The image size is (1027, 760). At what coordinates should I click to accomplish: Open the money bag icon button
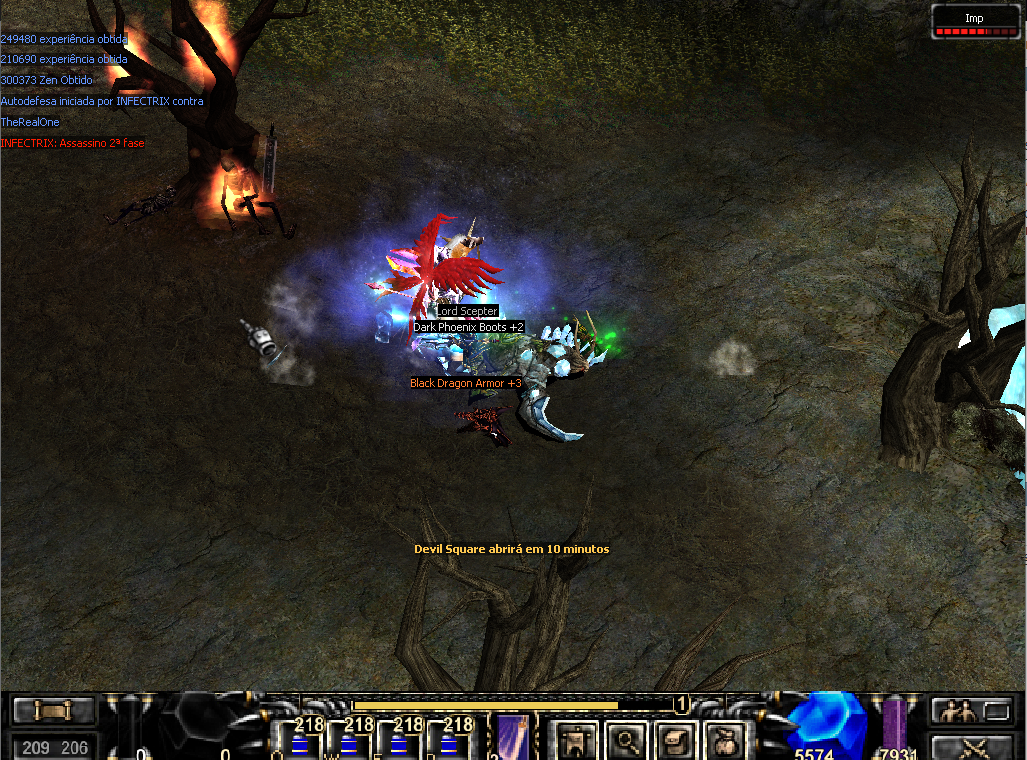tap(722, 741)
